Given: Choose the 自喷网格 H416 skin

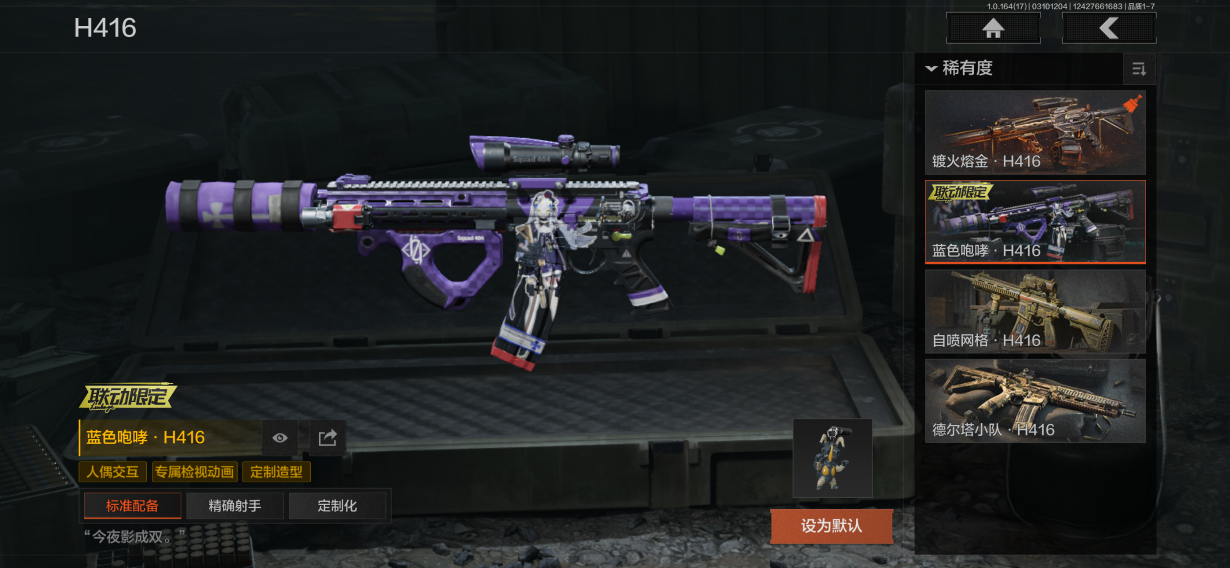Looking at the screenshot, I should (x=1035, y=312).
